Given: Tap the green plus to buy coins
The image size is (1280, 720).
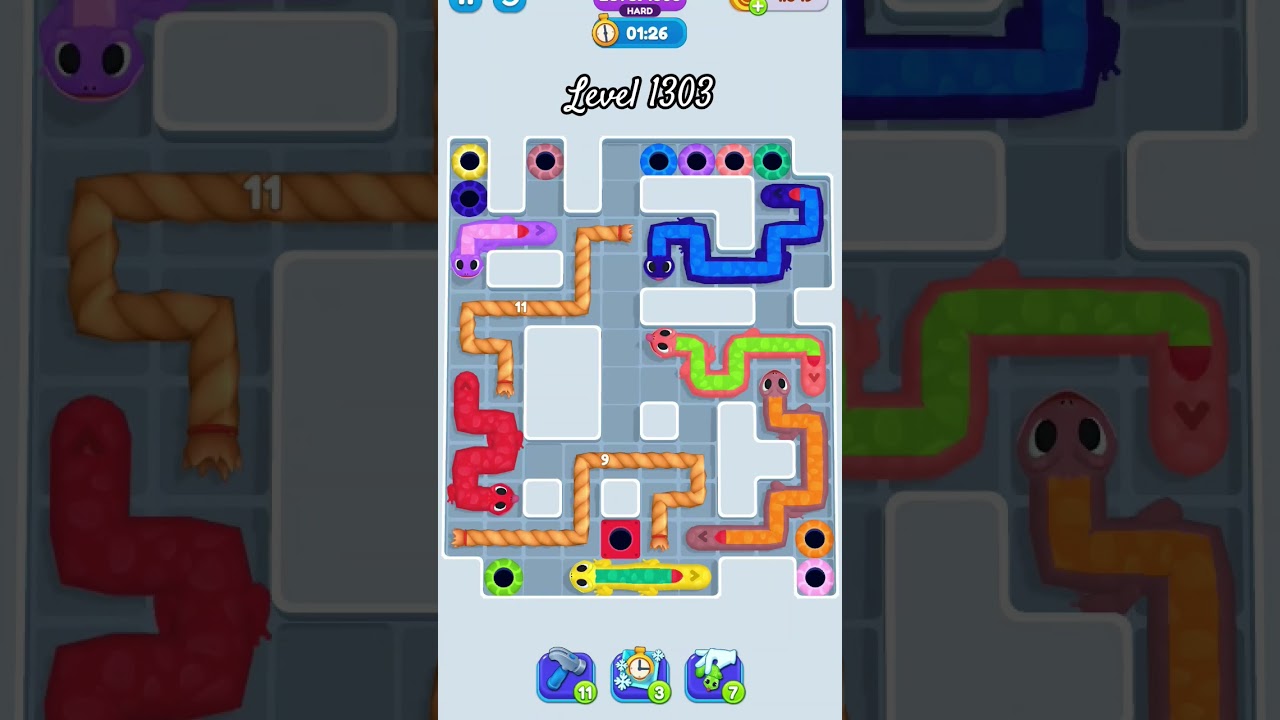Looking at the screenshot, I should (x=760, y=5).
